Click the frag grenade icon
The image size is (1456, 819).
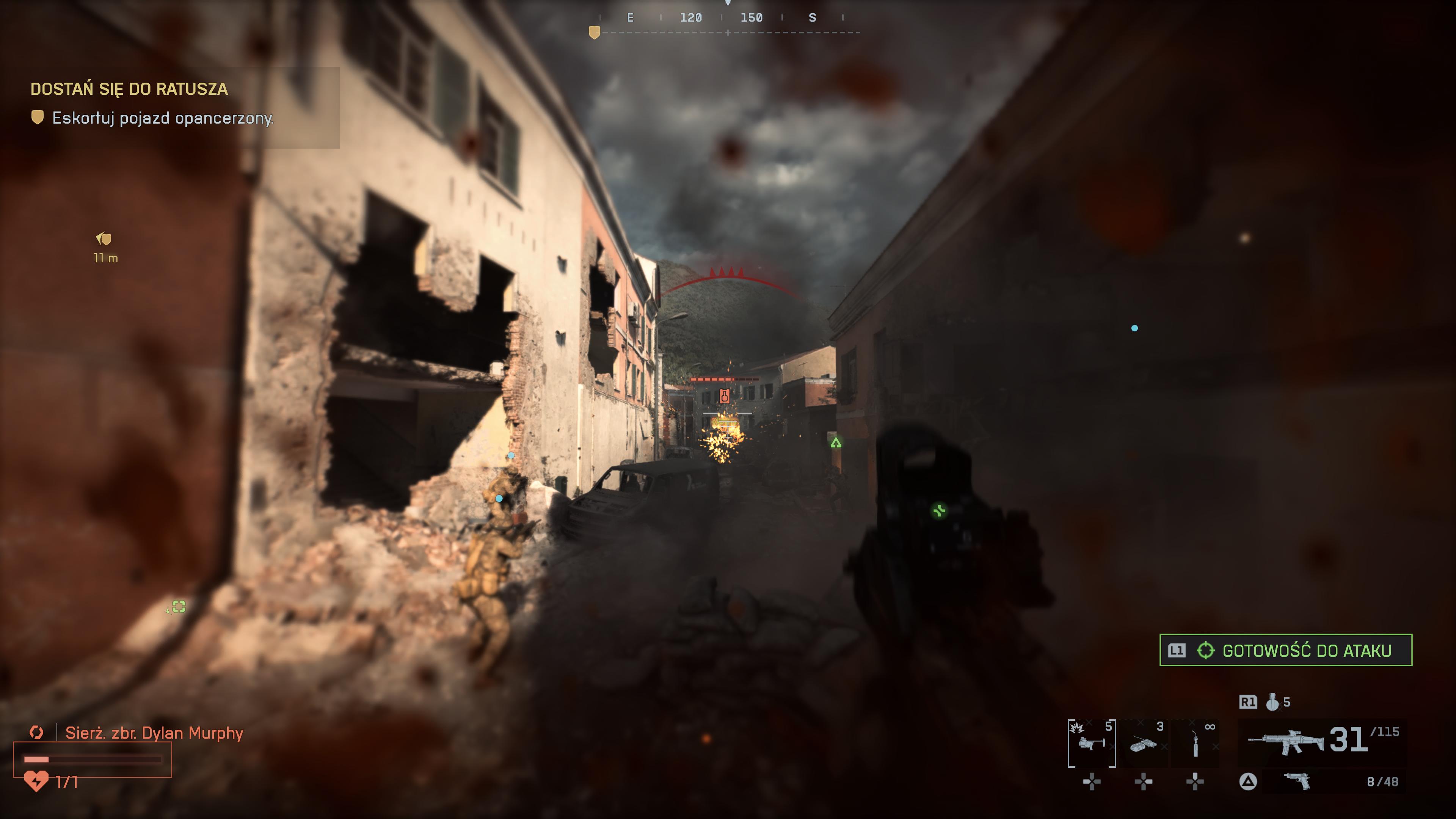tap(1272, 702)
